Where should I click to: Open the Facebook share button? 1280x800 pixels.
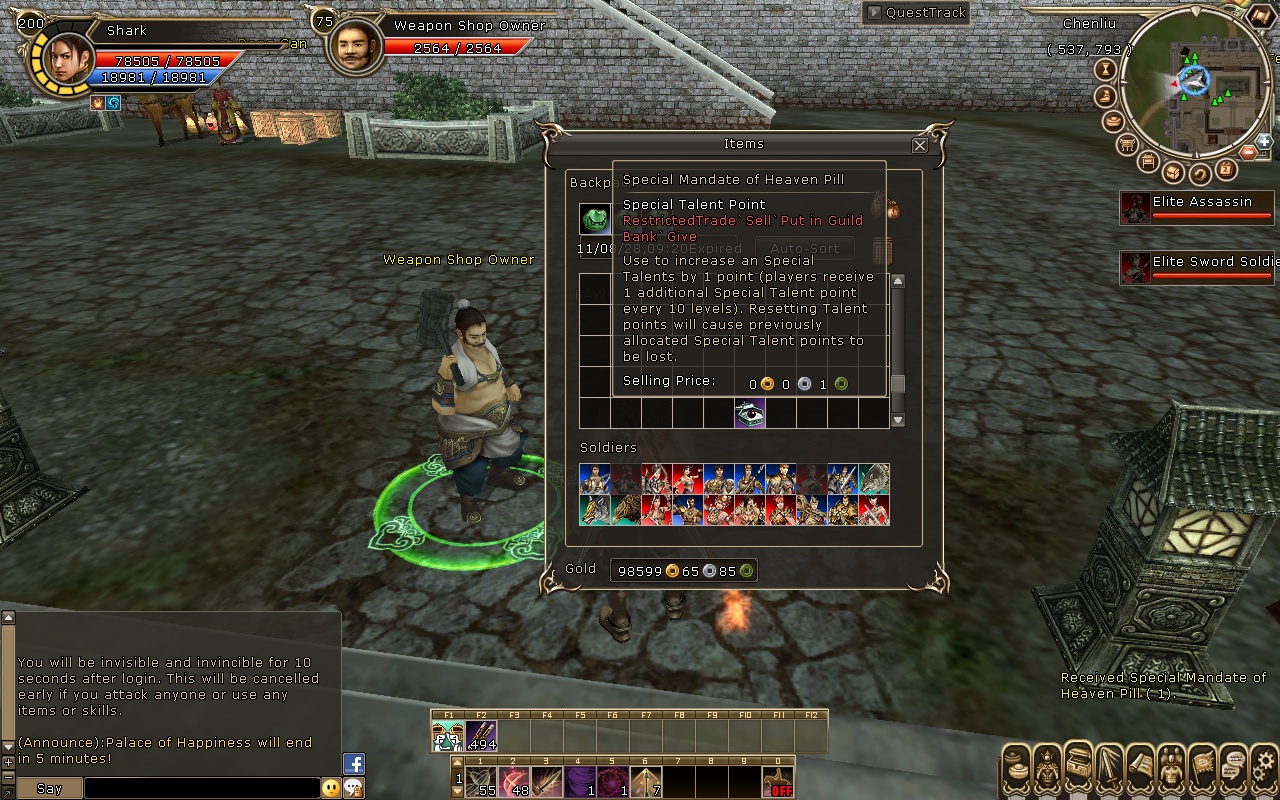point(353,764)
